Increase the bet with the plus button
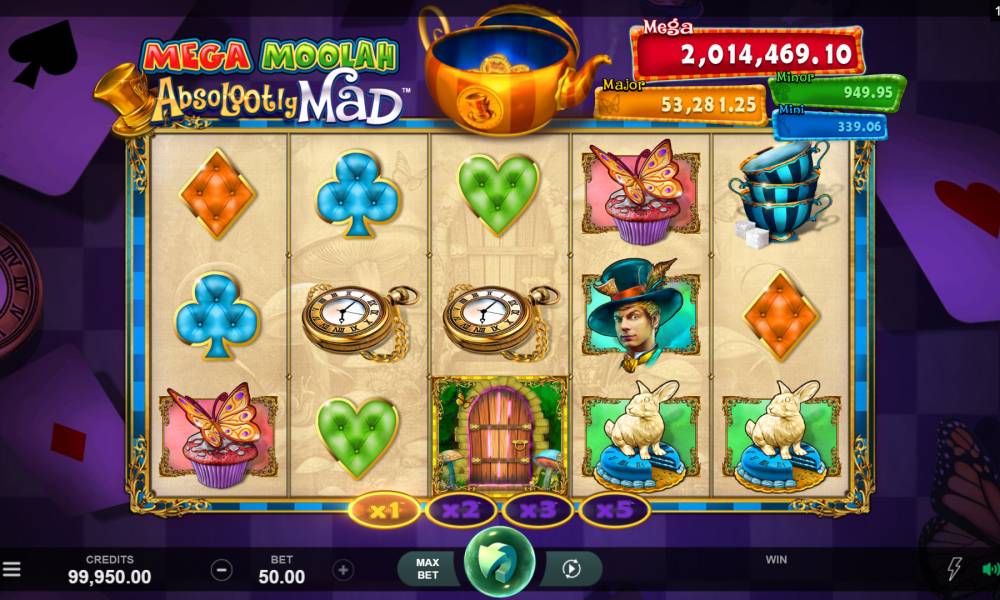The width and height of the screenshot is (1000, 600). point(343,570)
